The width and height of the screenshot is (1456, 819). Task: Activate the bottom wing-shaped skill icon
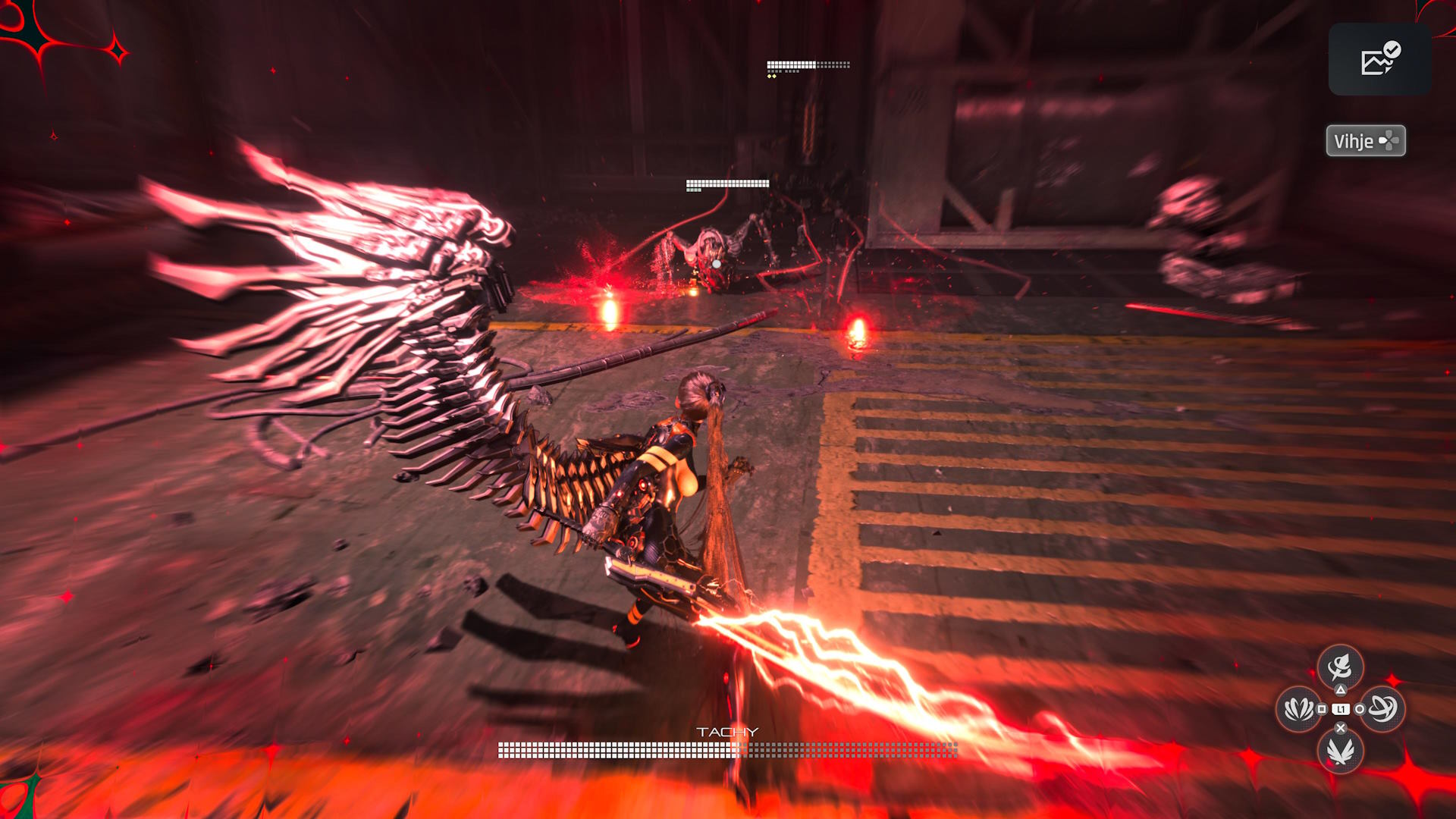coord(1340,751)
